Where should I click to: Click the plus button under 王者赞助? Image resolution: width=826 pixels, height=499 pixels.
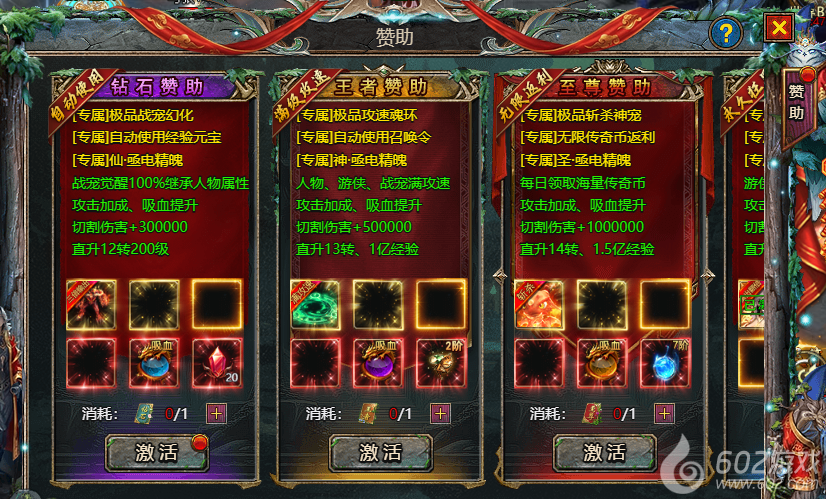tap(440, 412)
